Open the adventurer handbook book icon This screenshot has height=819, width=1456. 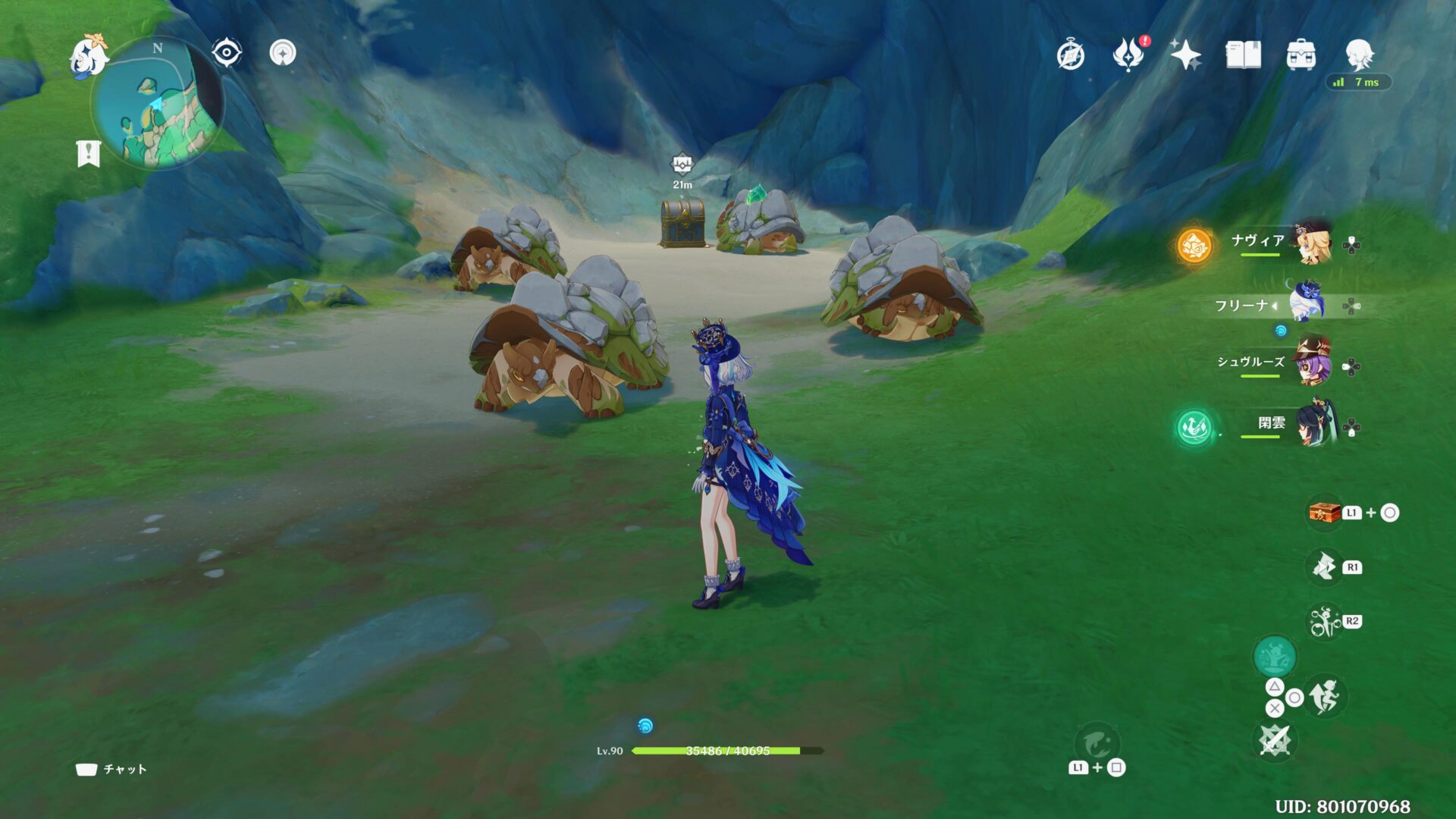click(1243, 55)
